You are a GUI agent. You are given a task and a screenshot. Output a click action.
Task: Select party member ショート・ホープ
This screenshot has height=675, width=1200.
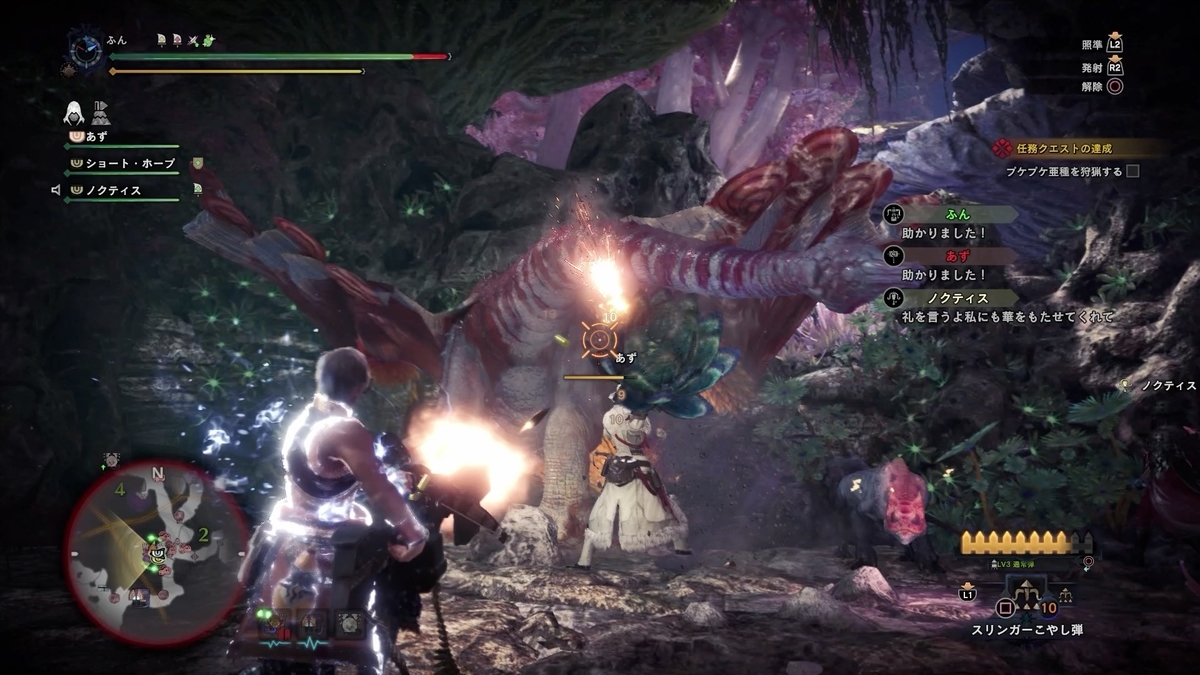[x=130, y=163]
